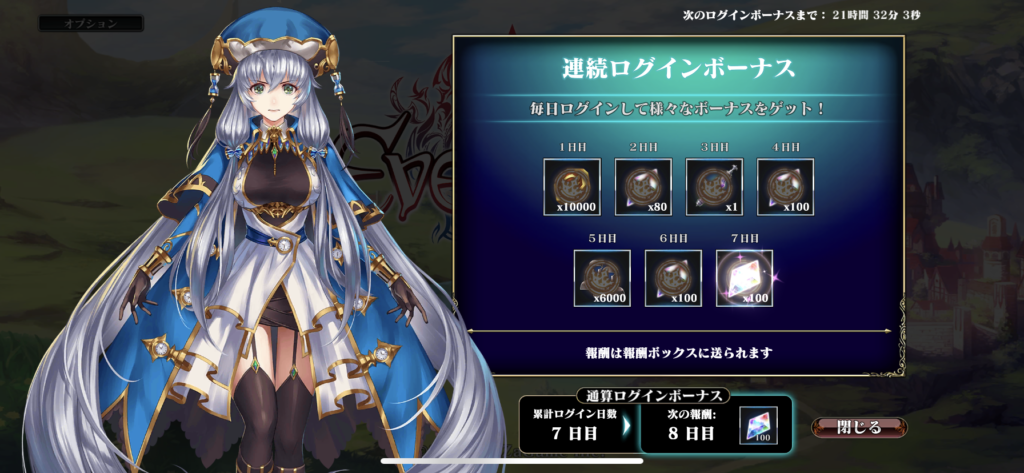Click the day 6 reward x100 icon
The height and width of the screenshot is (473, 1024).
pyautogui.click(x=673, y=278)
